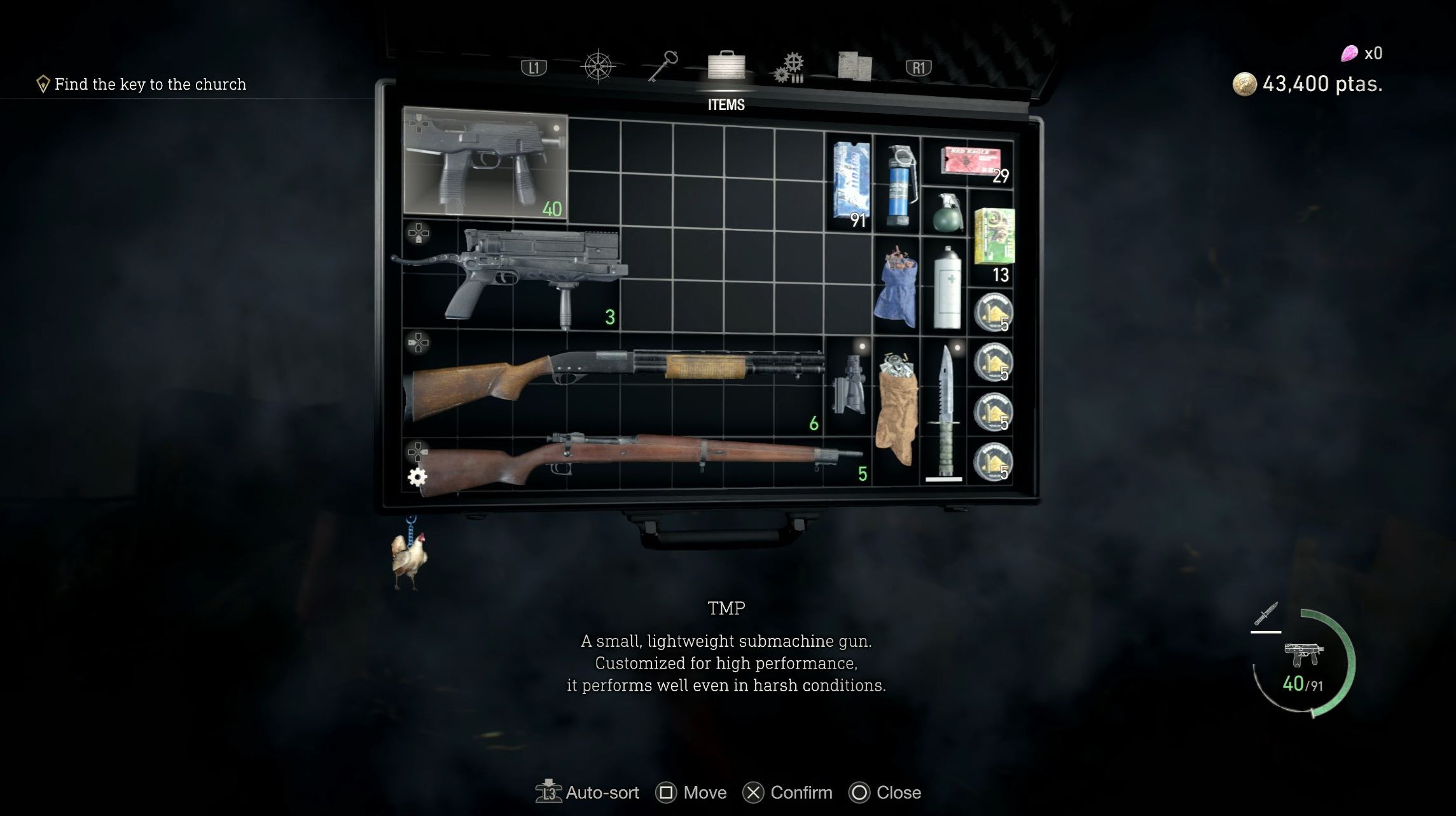This screenshot has width=1456, height=816.
Task: Open the gears crafting tab
Action: [789, 67]
